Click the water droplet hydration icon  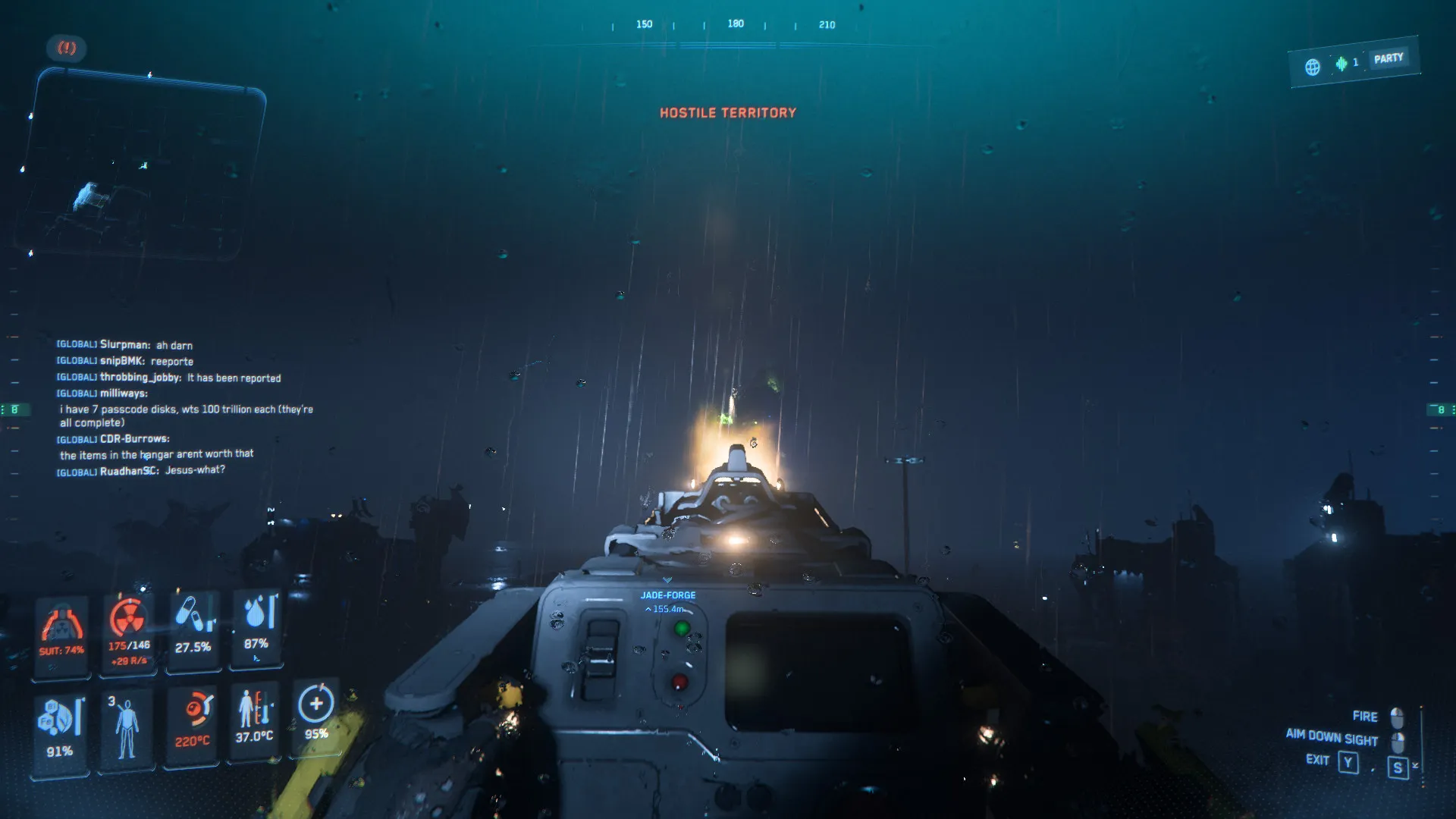(256, 612)
